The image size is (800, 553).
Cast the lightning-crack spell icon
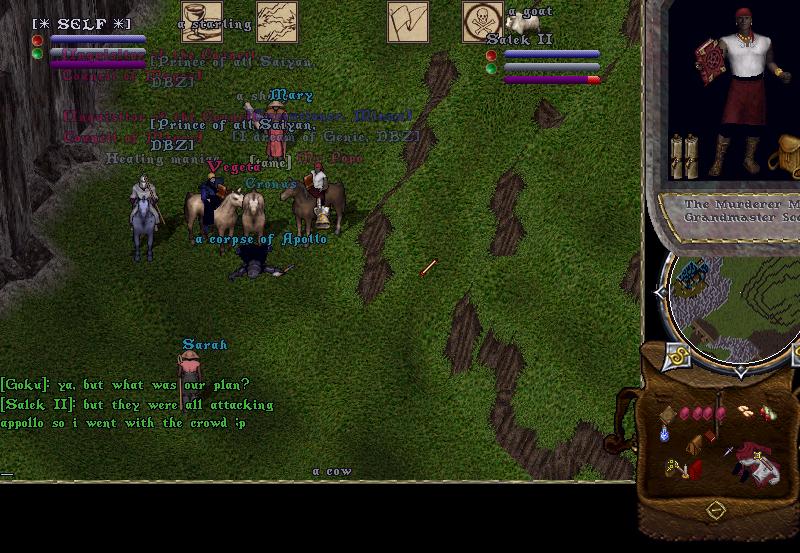pyautogui.click(x=277, y=22)
